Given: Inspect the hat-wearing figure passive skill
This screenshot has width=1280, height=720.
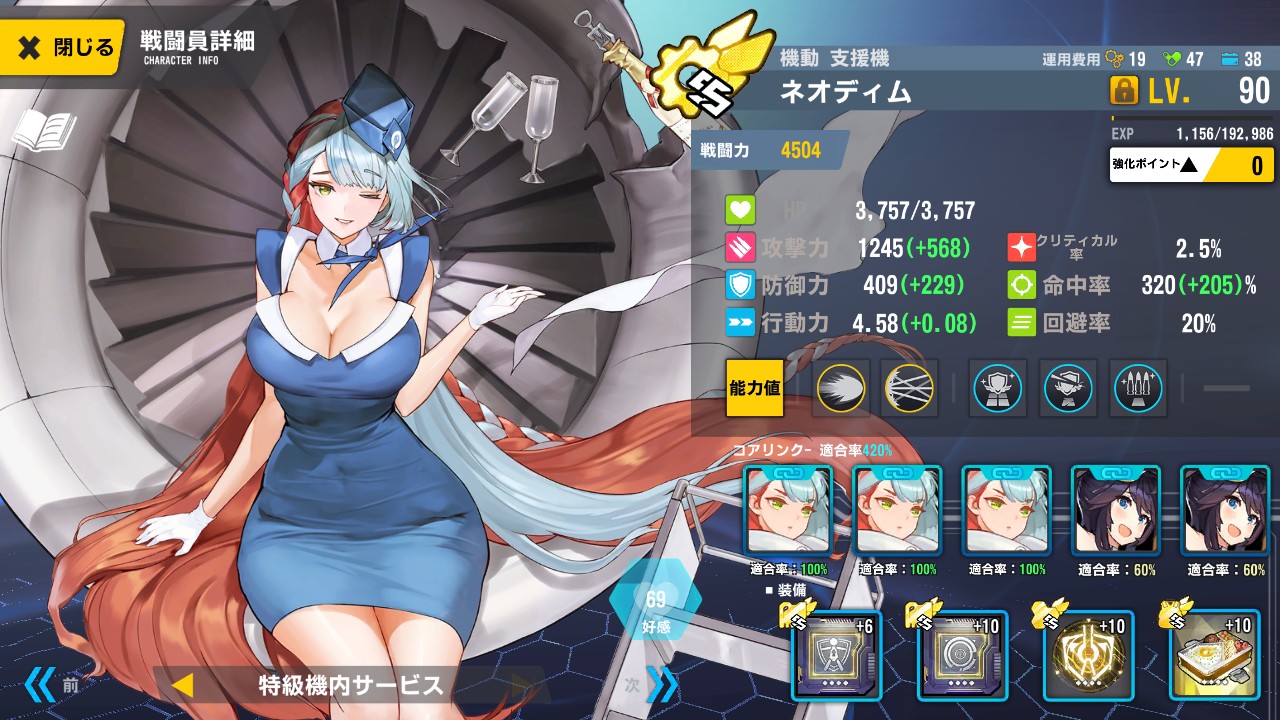Looking at the screenshot, I should [1068, 388].
